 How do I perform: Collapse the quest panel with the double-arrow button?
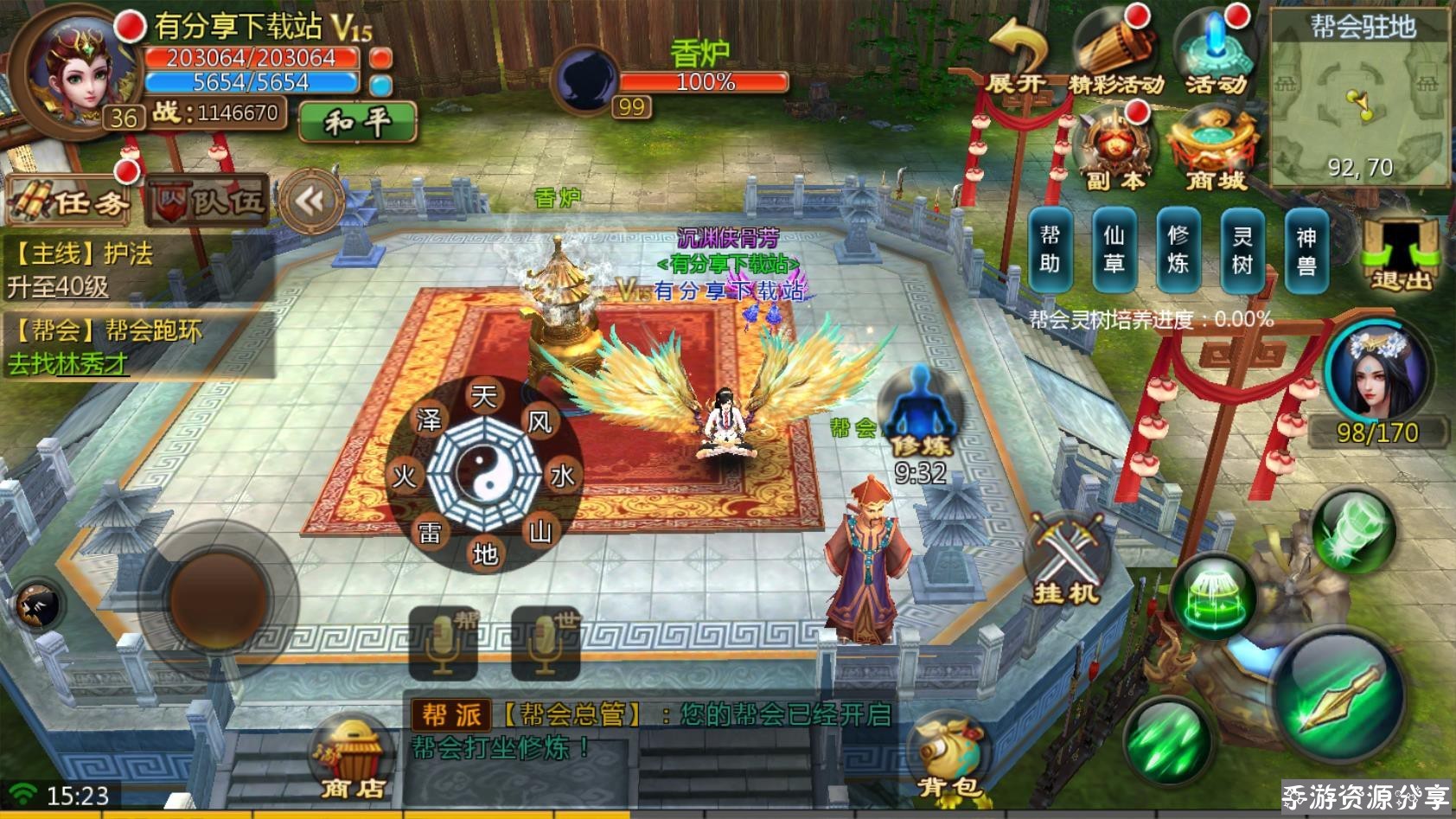point(310,202)
